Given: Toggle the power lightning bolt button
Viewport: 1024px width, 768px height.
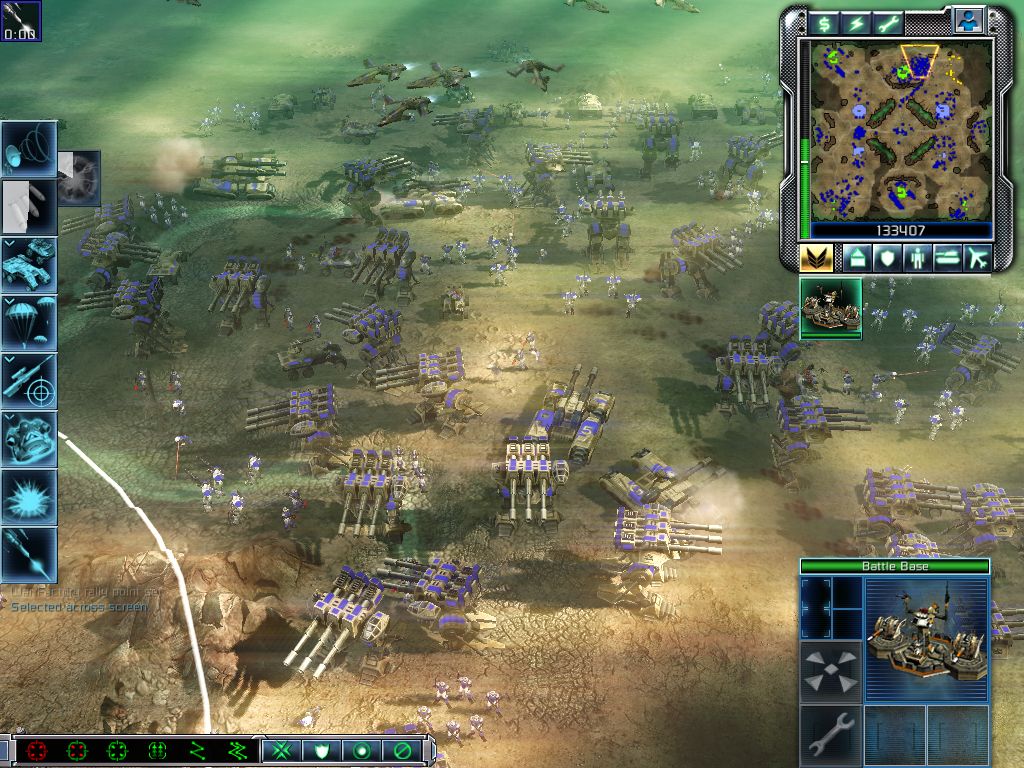Looking at the screenshot, I should click(x=856, y=23).
